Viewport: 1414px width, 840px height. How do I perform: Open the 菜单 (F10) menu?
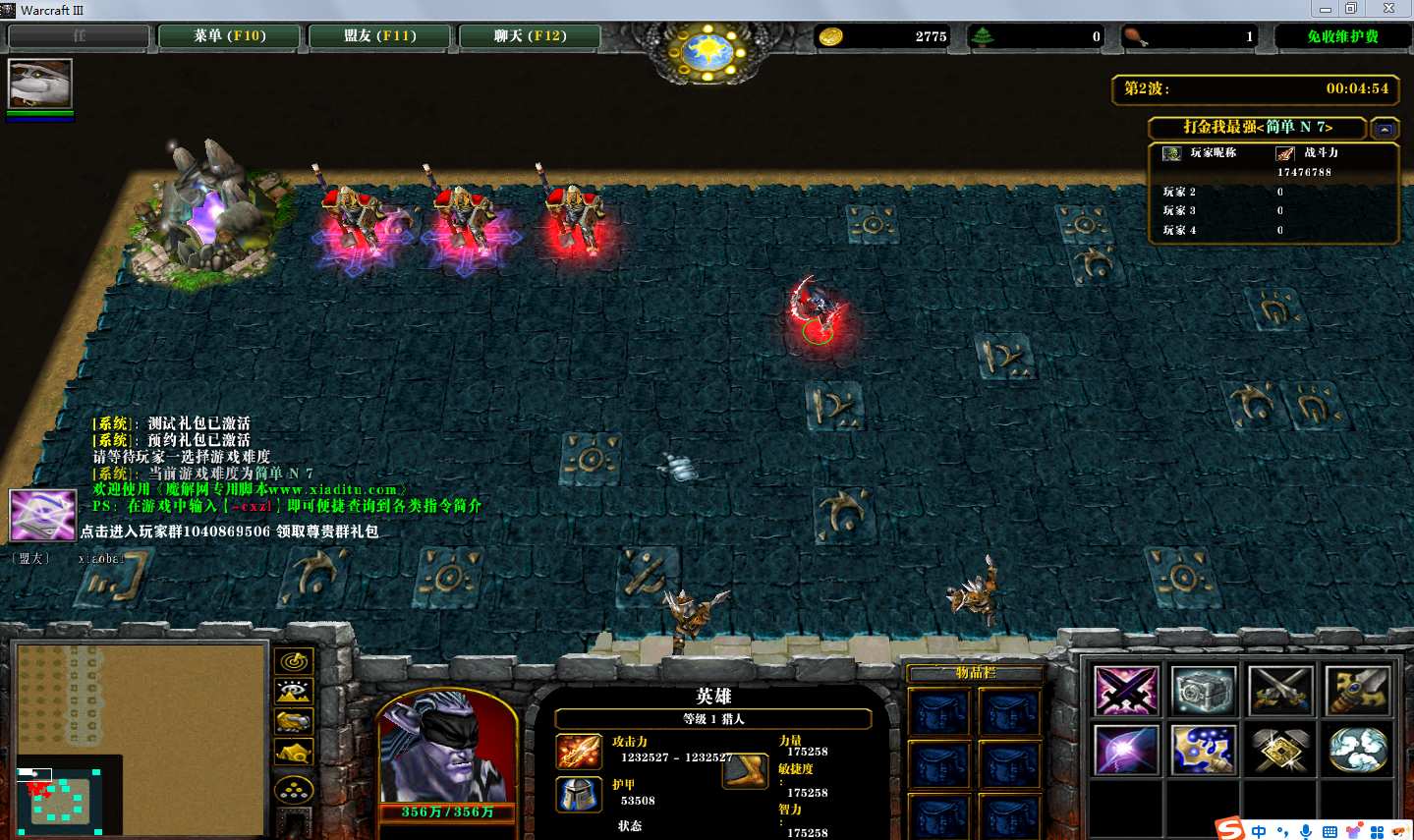click(x=230, y=36)
